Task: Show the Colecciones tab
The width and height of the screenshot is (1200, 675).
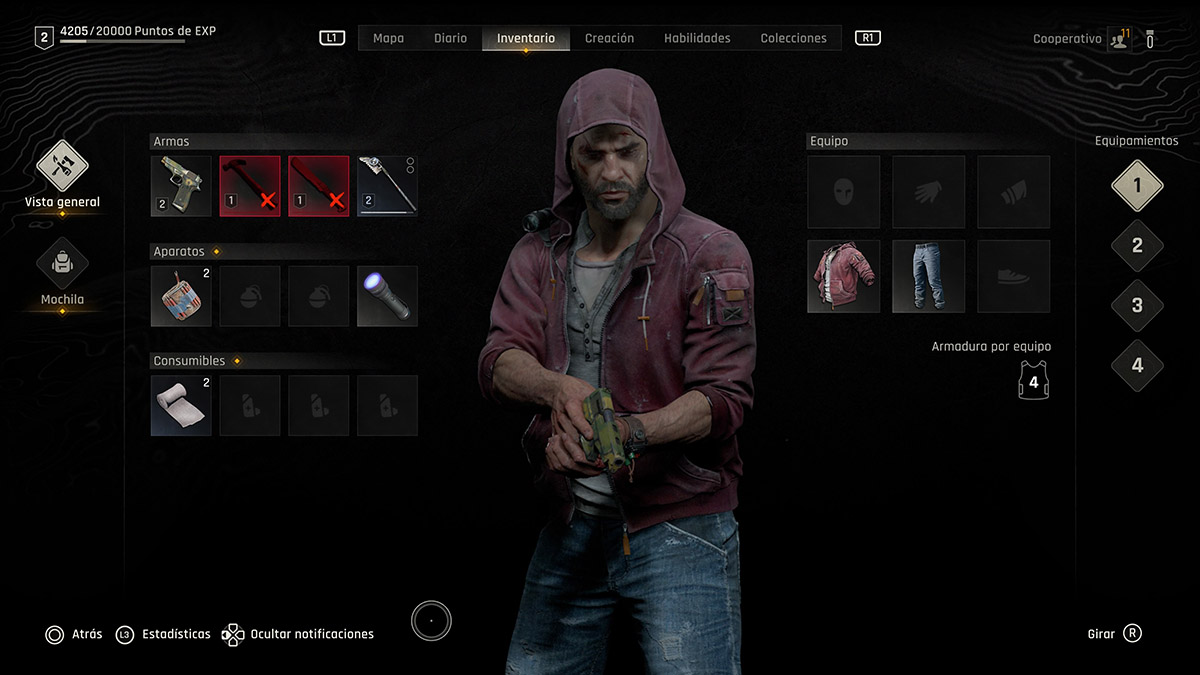Action: 793,38
